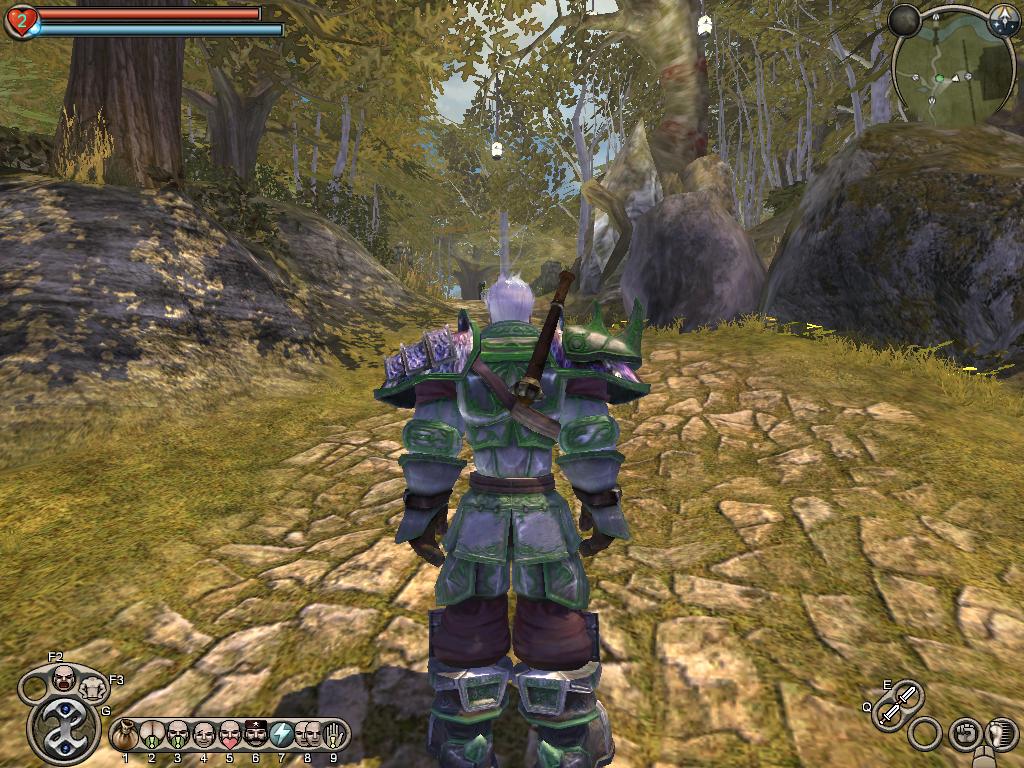Toggle the footprint sneak icon

click(x=1000, y=735)
